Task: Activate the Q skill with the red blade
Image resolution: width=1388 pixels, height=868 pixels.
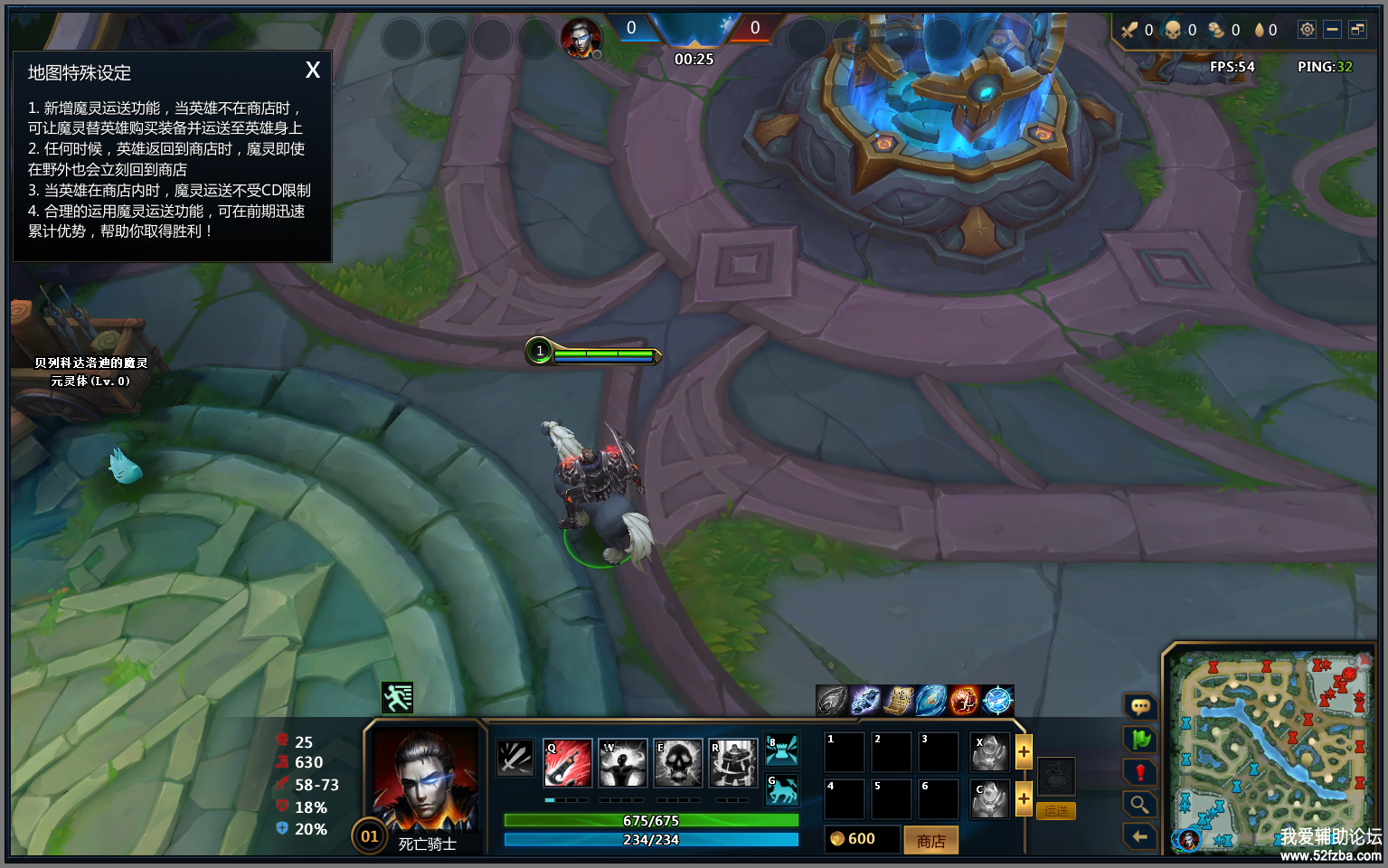Action: pyautogui.click(x=568, y=762)
